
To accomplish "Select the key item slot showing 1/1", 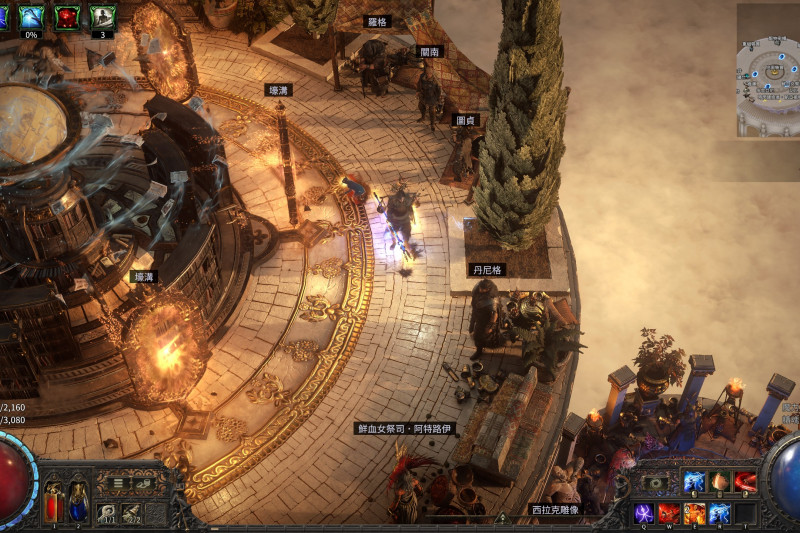I will [x=106, y=513].
